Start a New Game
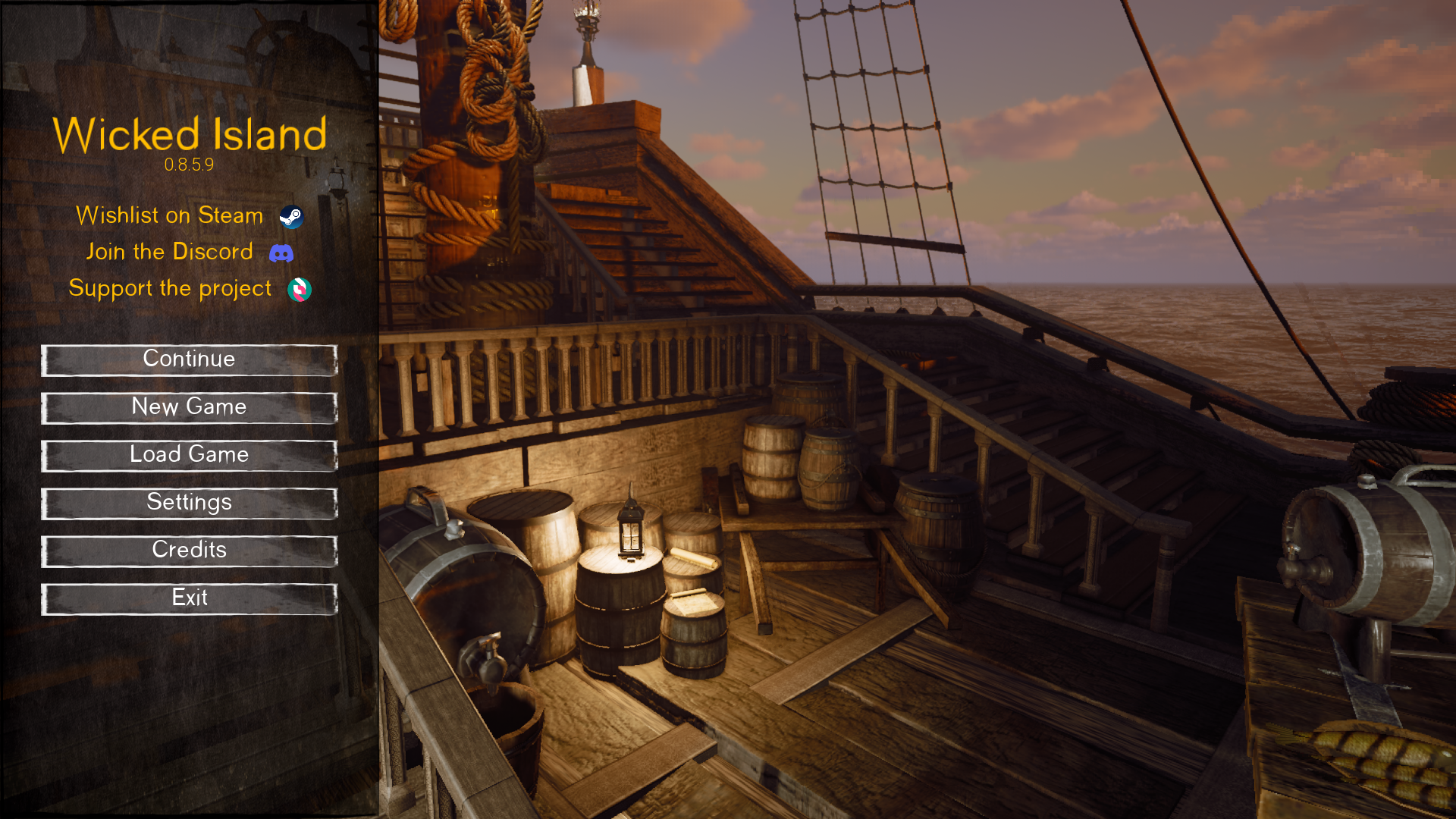 coord(189,407)
